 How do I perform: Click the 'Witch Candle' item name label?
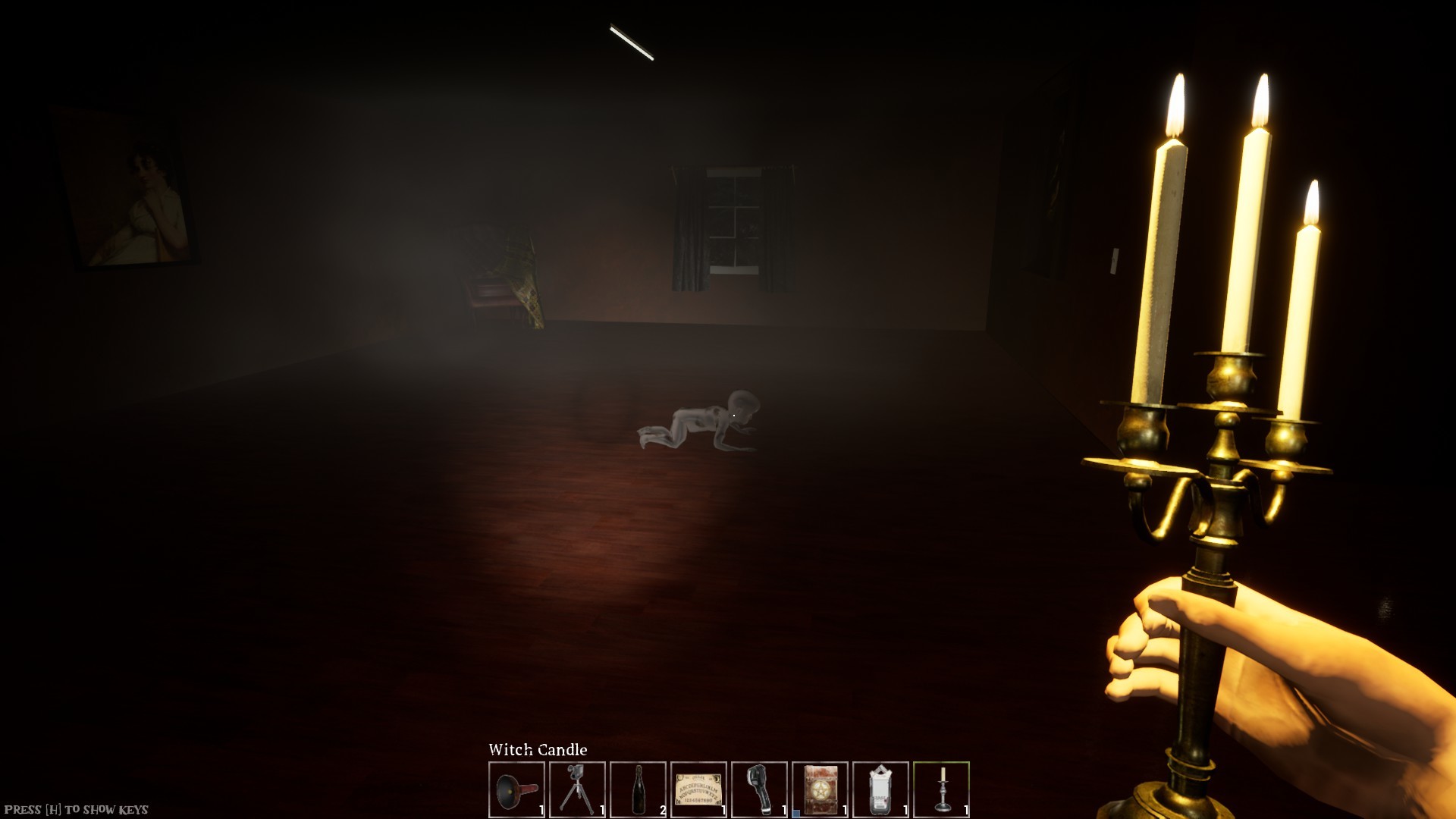(538, 749)
